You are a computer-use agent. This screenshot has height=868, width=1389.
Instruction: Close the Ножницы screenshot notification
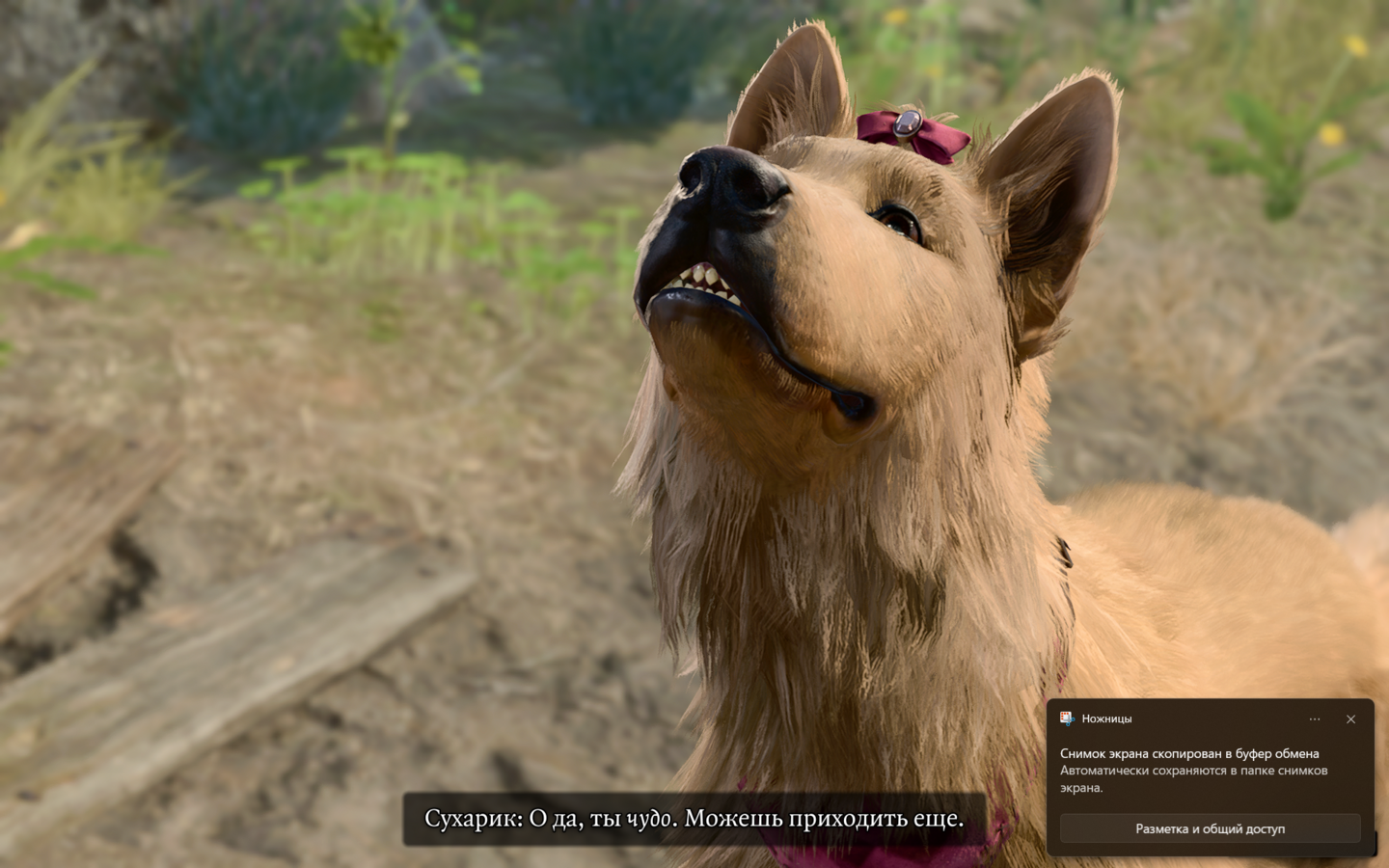point(1350,719)
